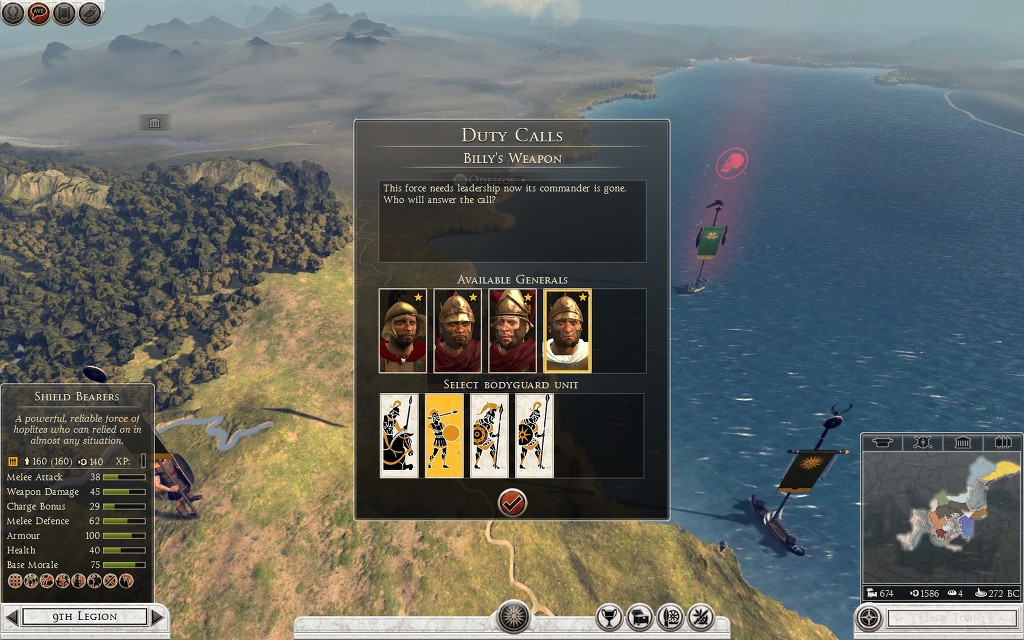Click the laurel wreath icon
1024x640 pixels.
[x=13, y=14]
